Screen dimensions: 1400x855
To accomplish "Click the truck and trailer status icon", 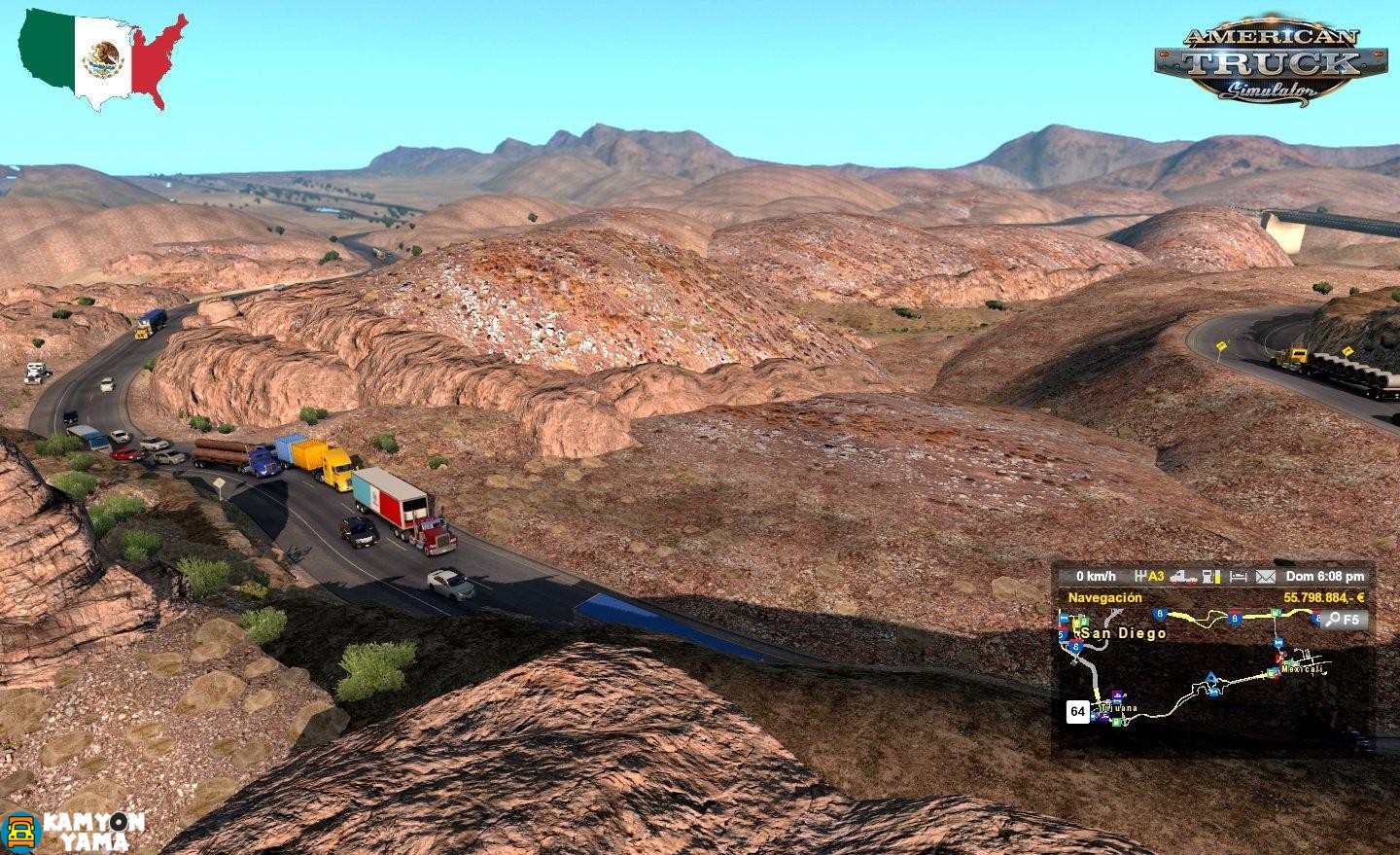I will (x=1182, y=577).
